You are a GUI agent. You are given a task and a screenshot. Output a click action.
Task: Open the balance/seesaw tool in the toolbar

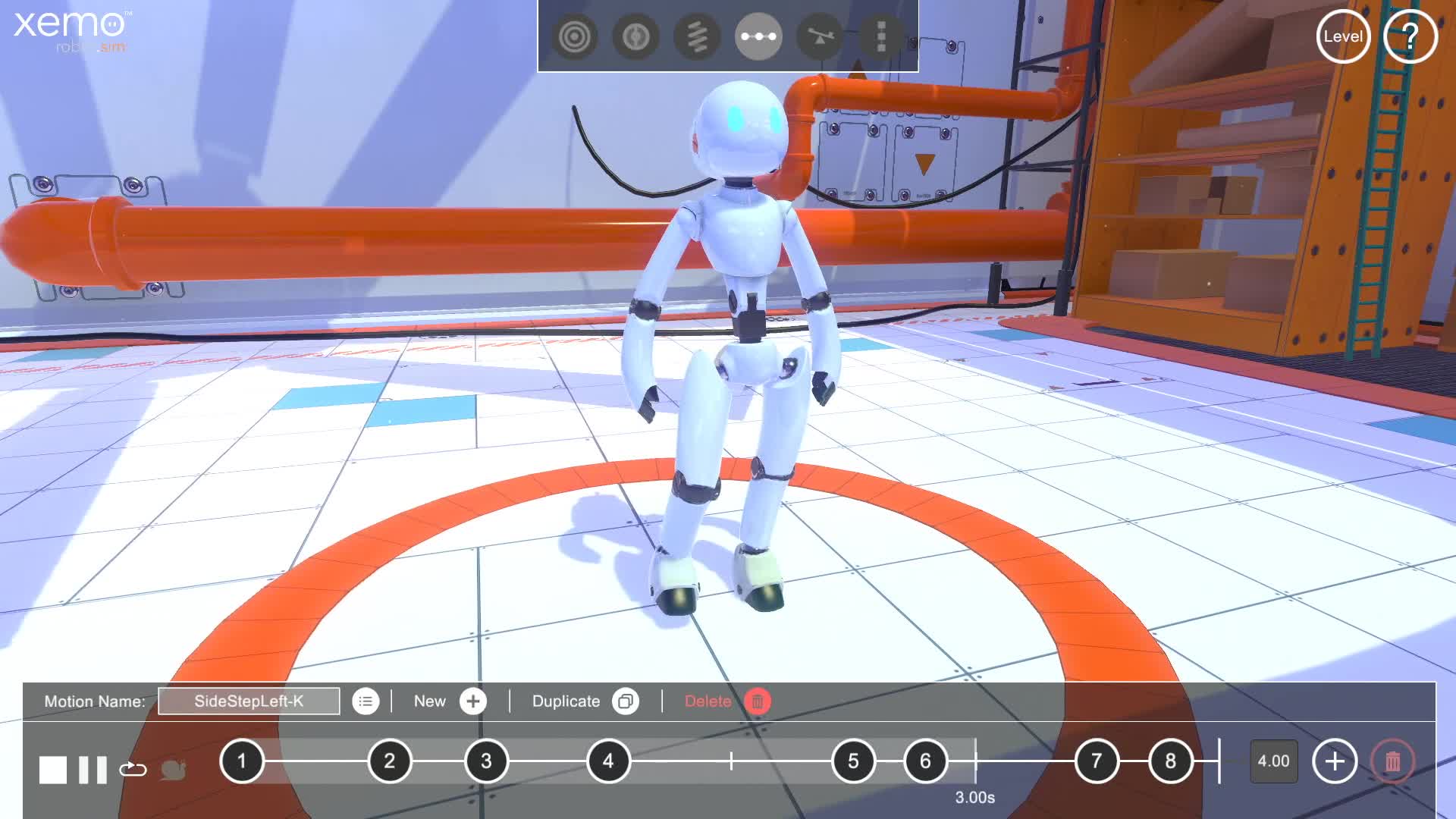(x=821, y=36)
